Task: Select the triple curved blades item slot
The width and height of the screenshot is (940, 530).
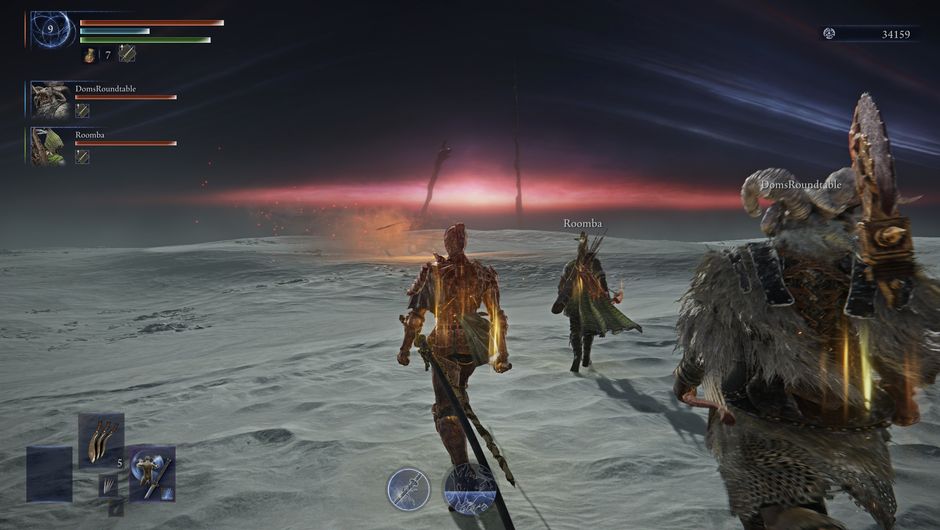Action: point(101,440)
